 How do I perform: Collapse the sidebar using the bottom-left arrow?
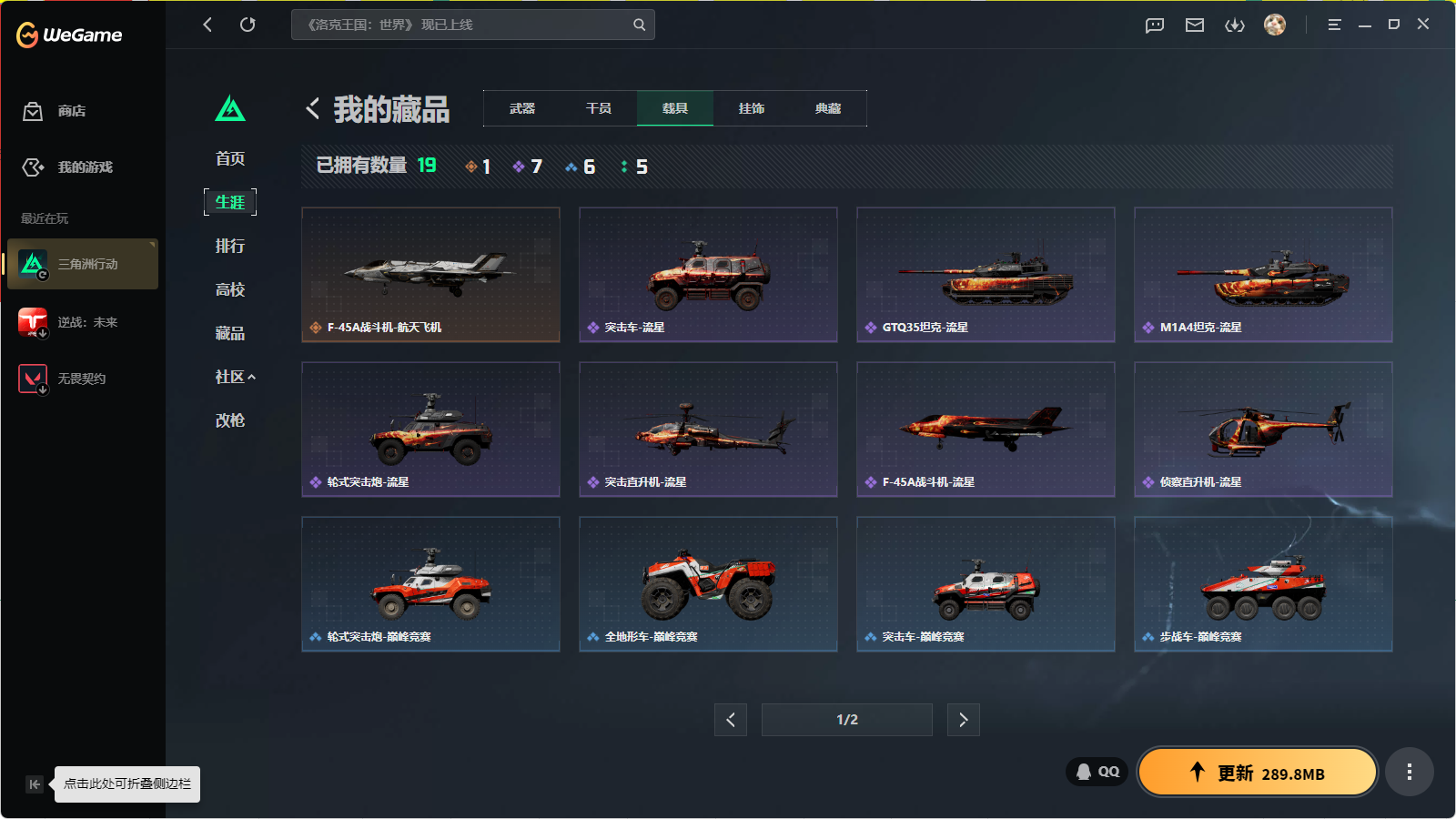point(34,784)
